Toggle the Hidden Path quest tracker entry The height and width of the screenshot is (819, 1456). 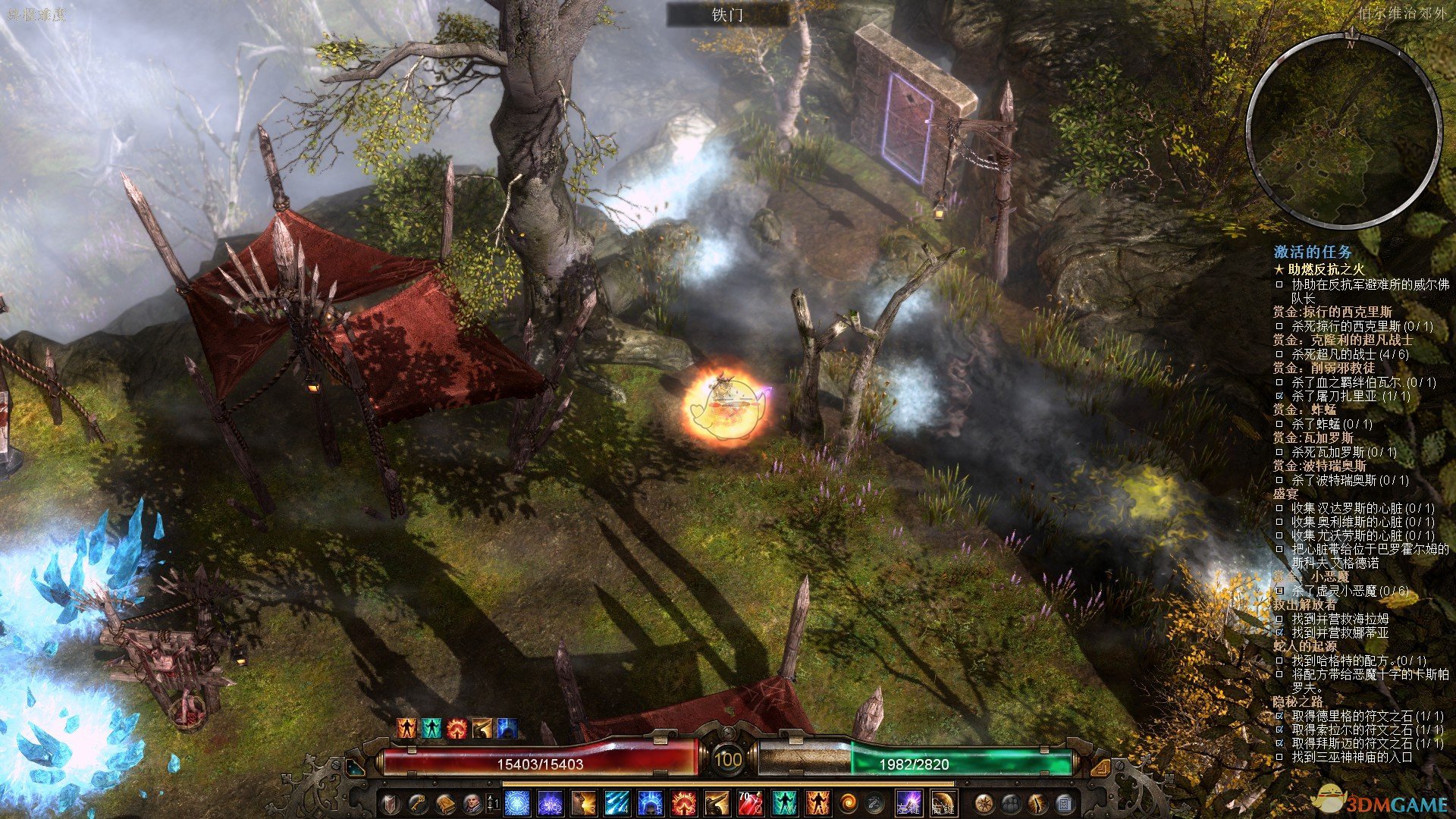point(1298,701)
